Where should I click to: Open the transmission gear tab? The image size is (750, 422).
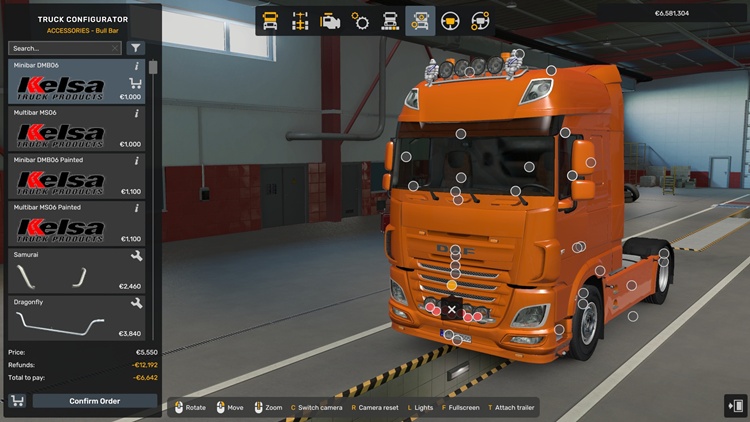[360, 20]
